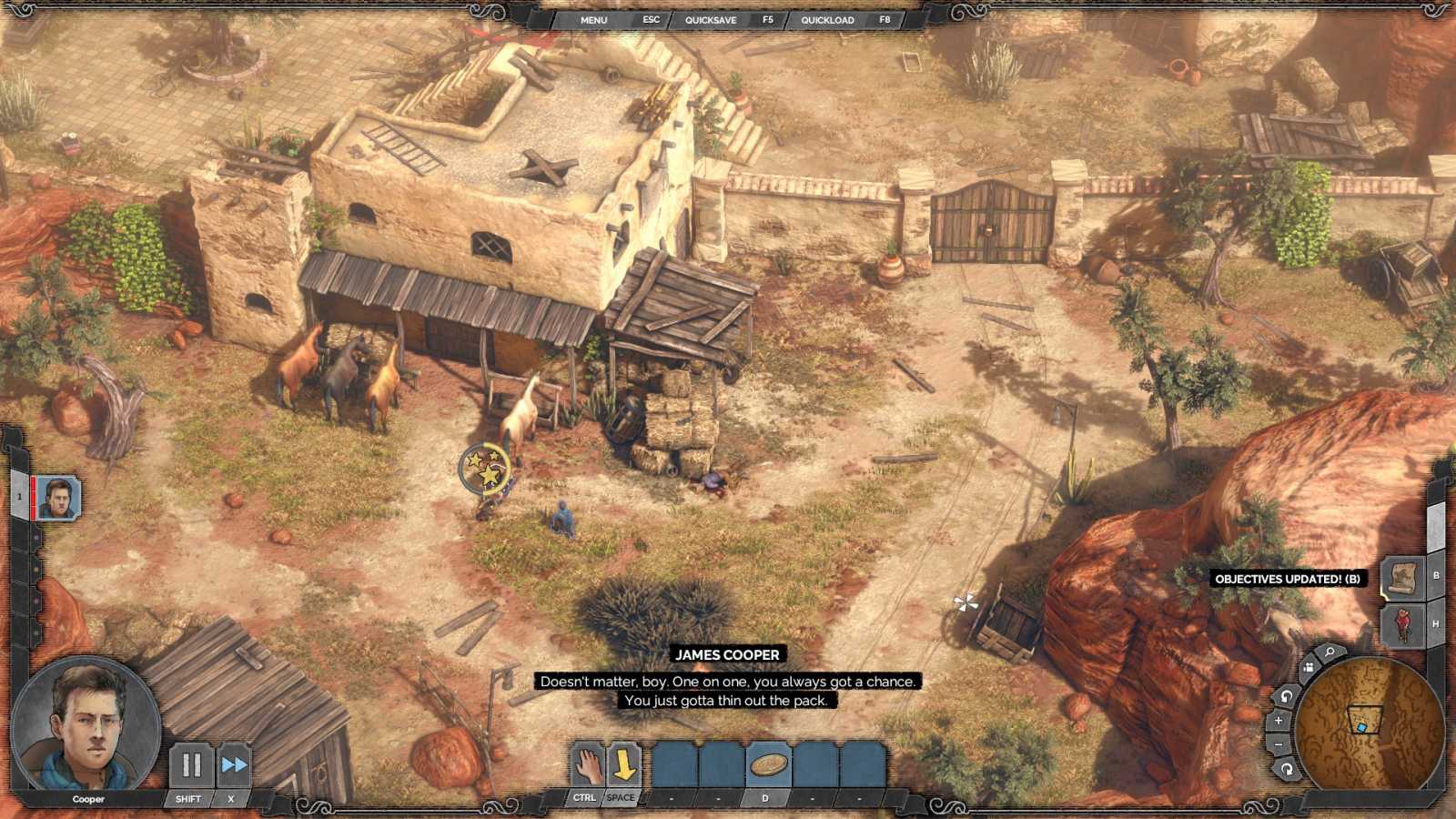Screen dimensions: 1456x819
Task: Rotate the camera left using the curved arrow icon
Action: pos(1286,696)
